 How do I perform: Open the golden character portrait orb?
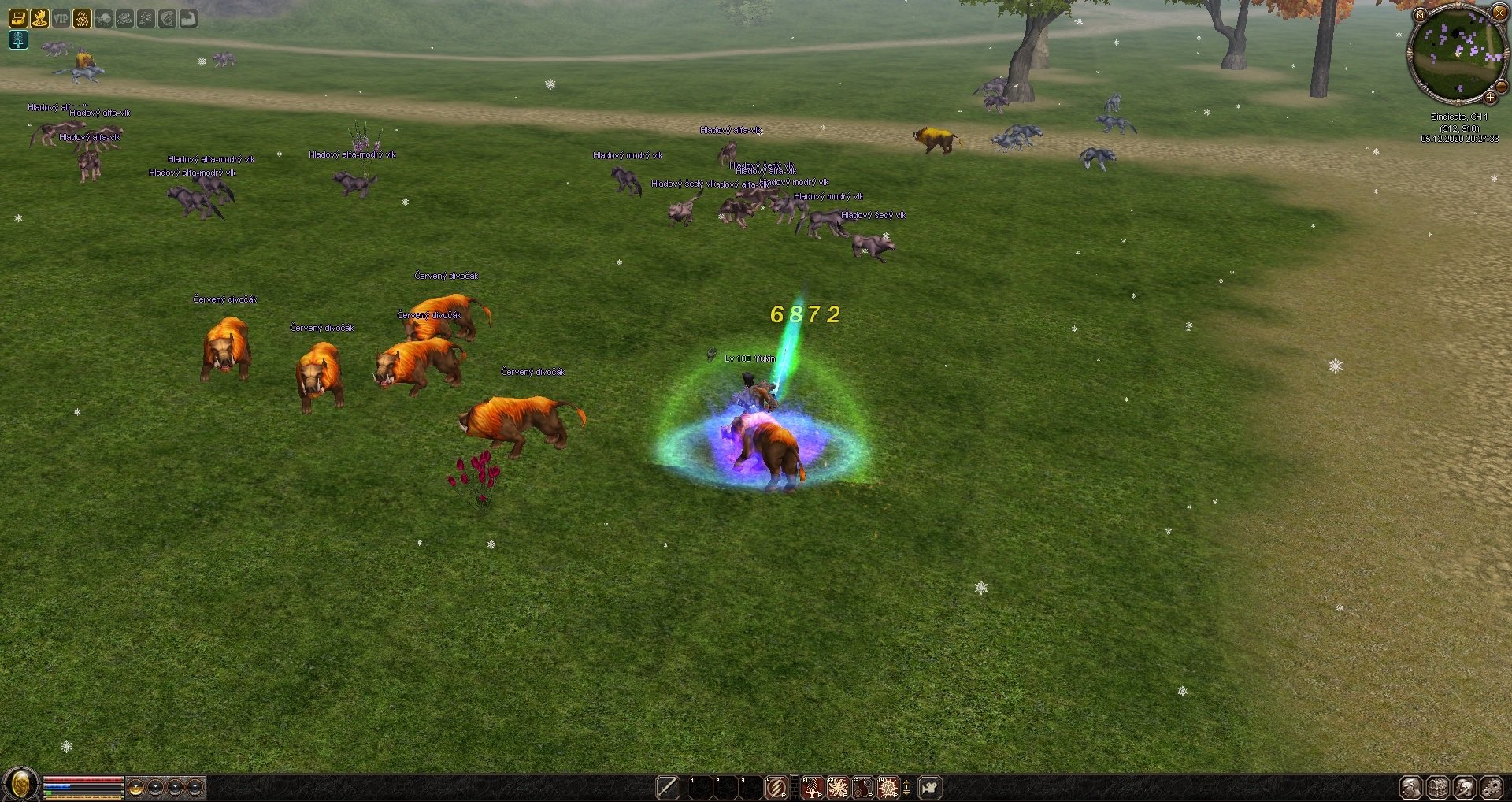click(20, 785)
